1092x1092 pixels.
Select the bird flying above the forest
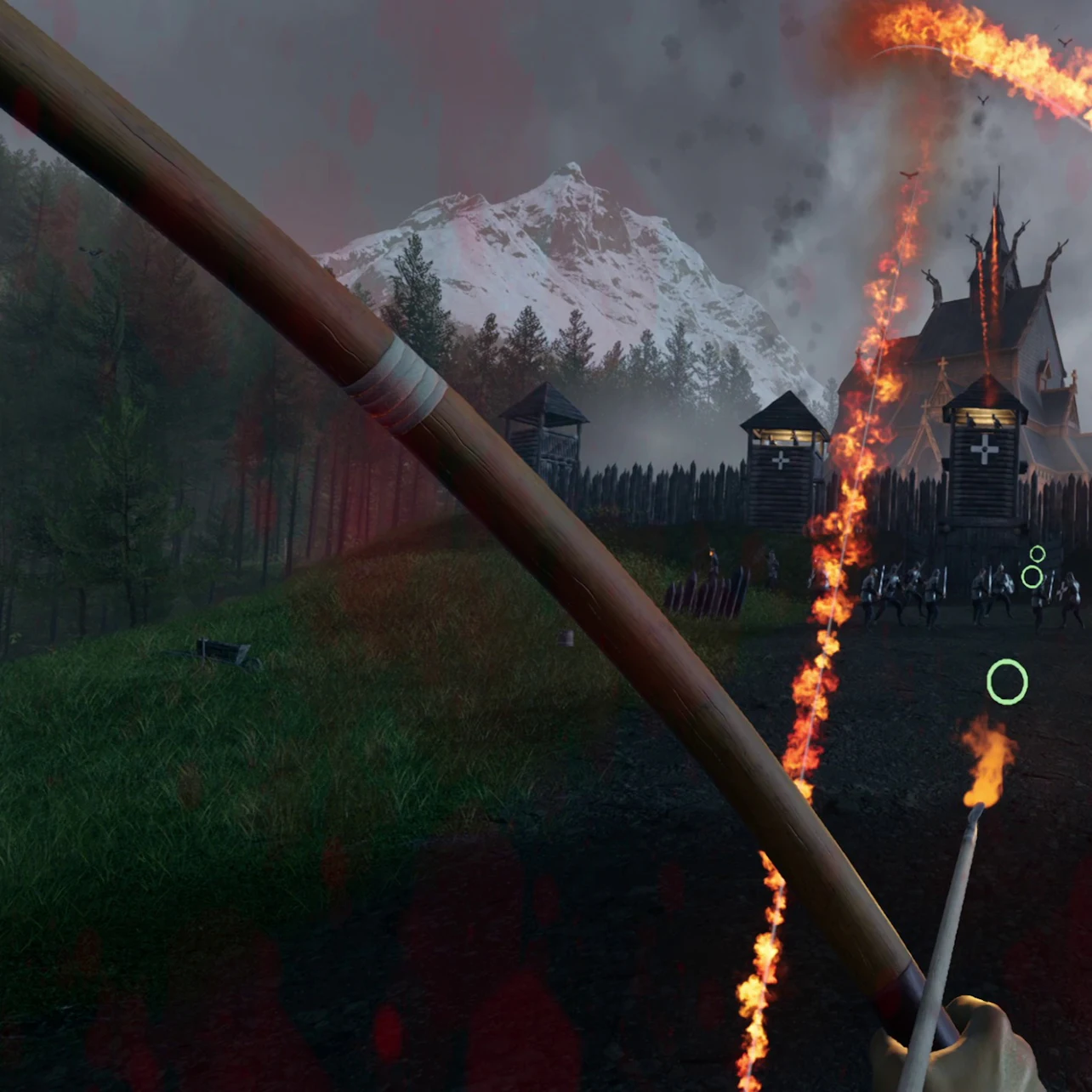pos(91,252)
